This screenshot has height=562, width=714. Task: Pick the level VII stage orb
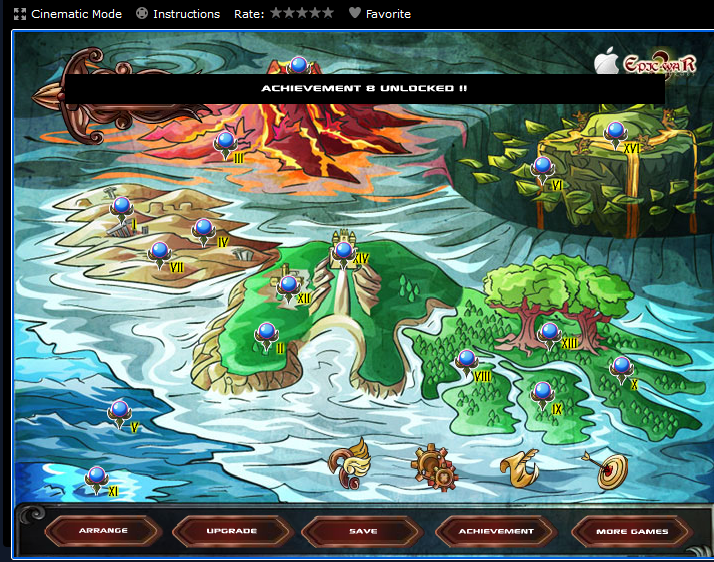159,253
